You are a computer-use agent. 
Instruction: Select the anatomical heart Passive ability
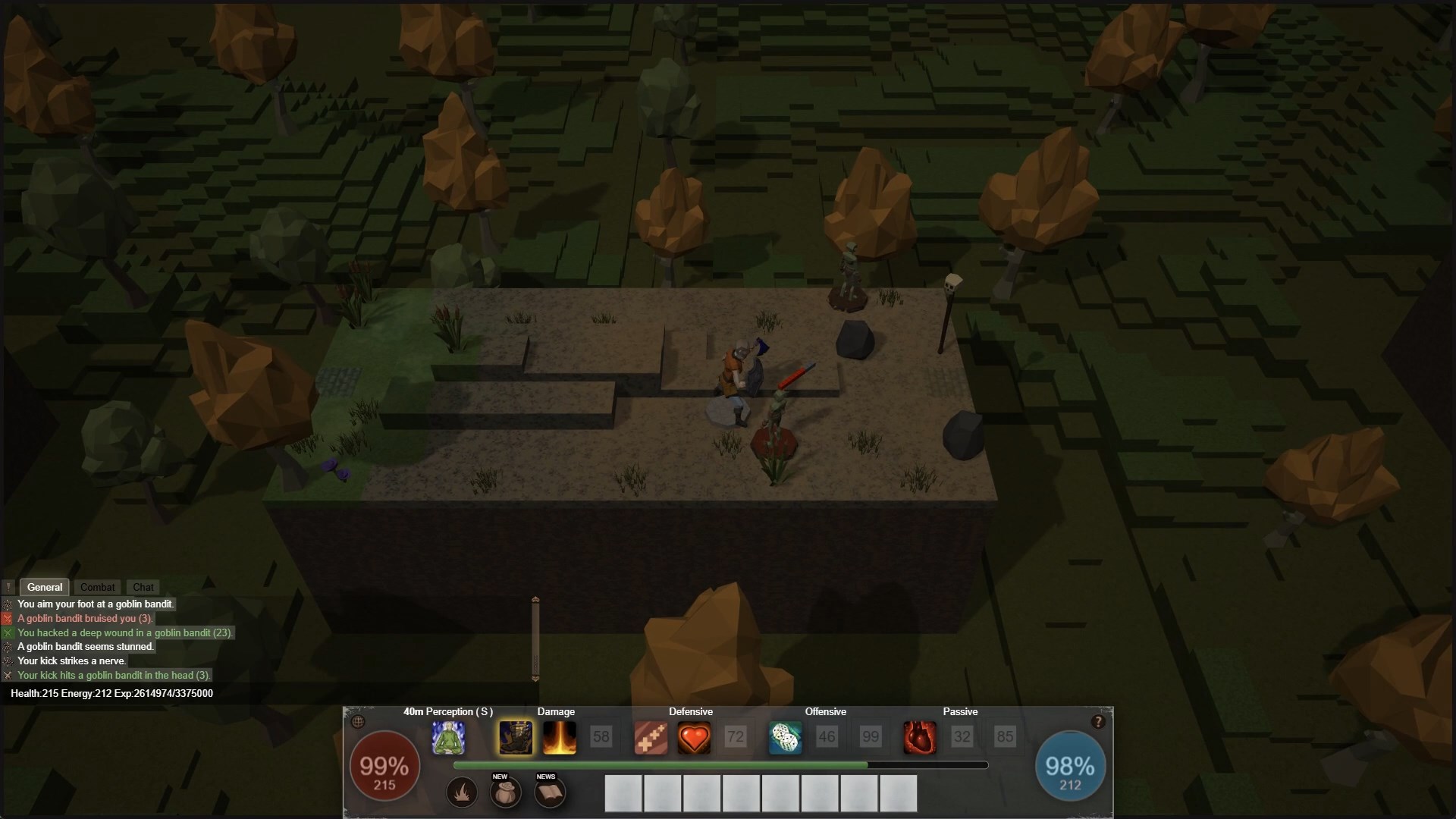(x=919, y=737)
